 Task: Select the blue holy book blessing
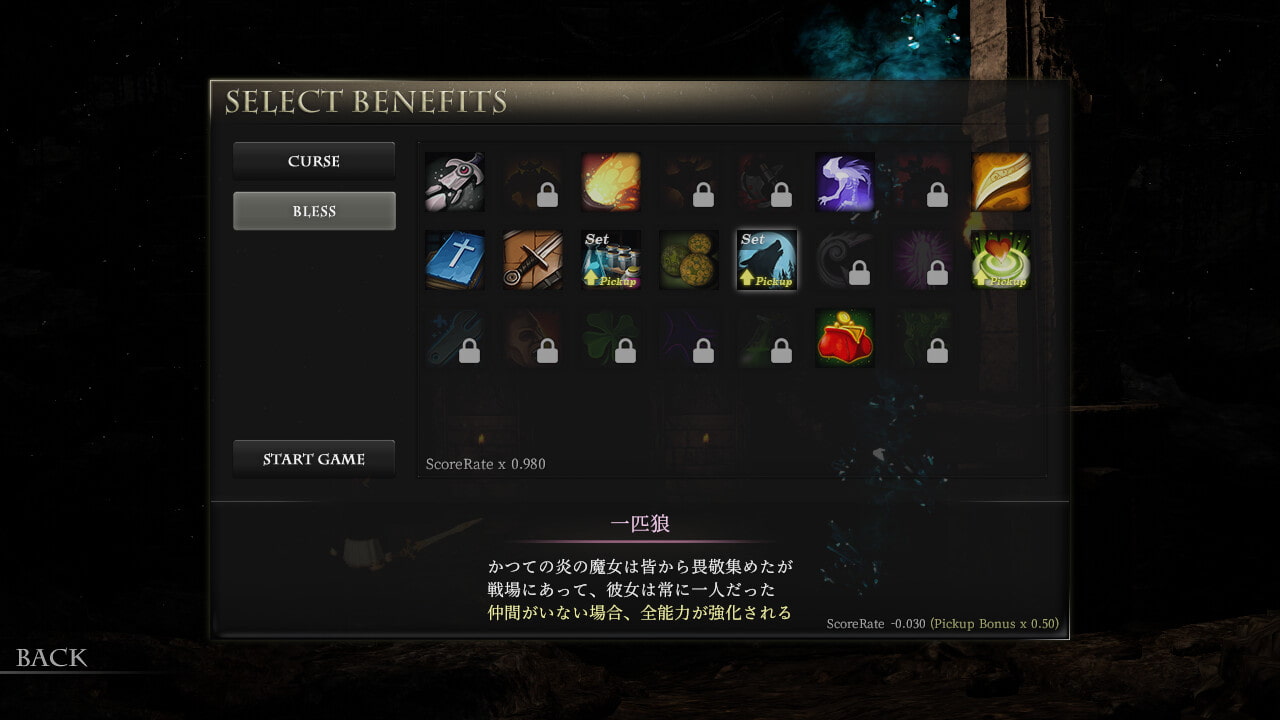[x=455, y=260]
